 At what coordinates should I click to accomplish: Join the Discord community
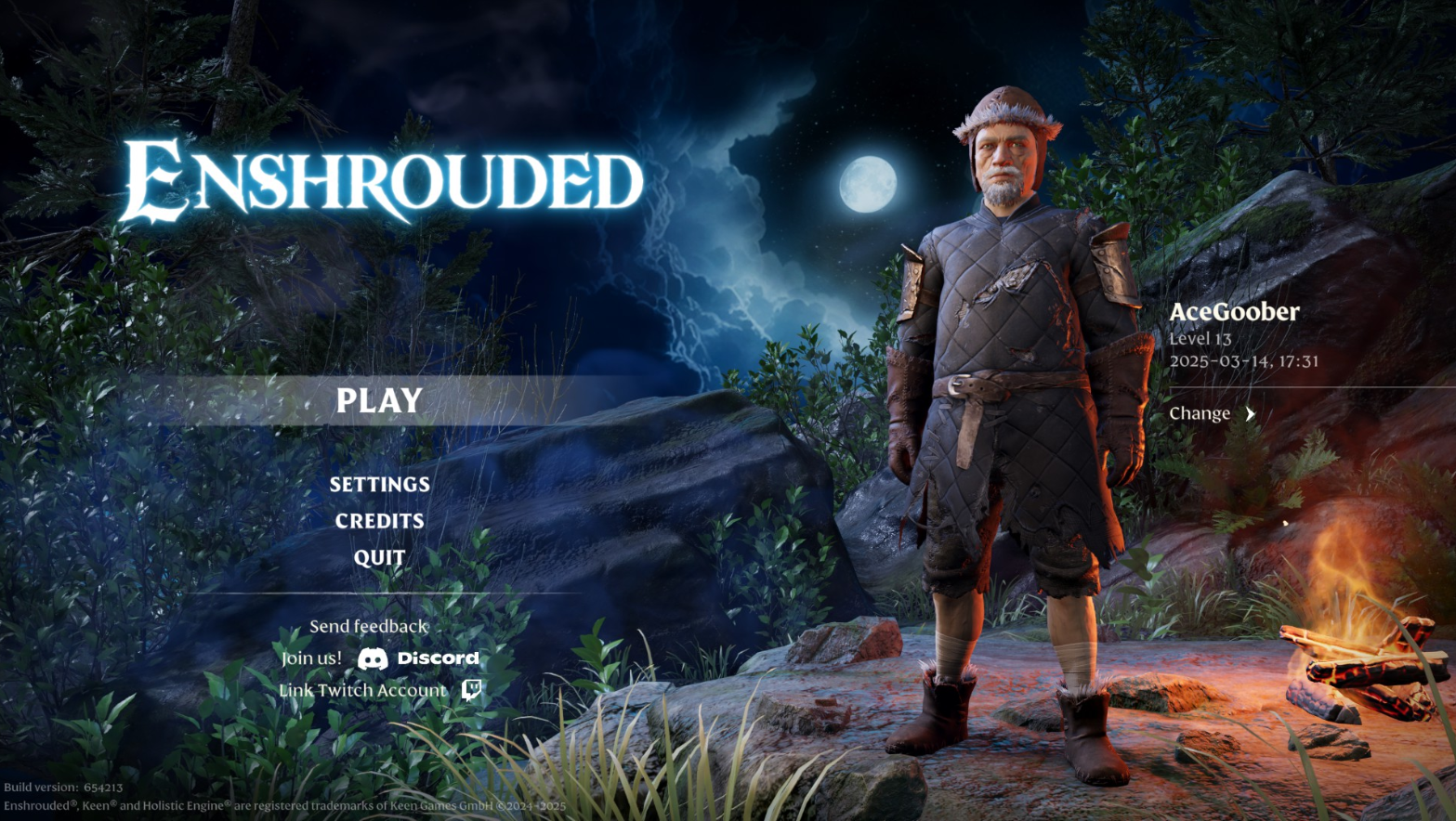(418, 658)
